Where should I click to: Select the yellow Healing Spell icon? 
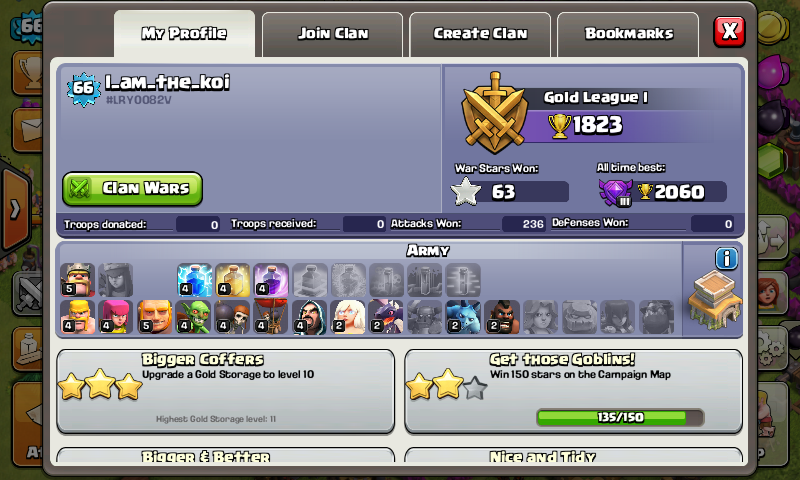(x=232, y=280)
